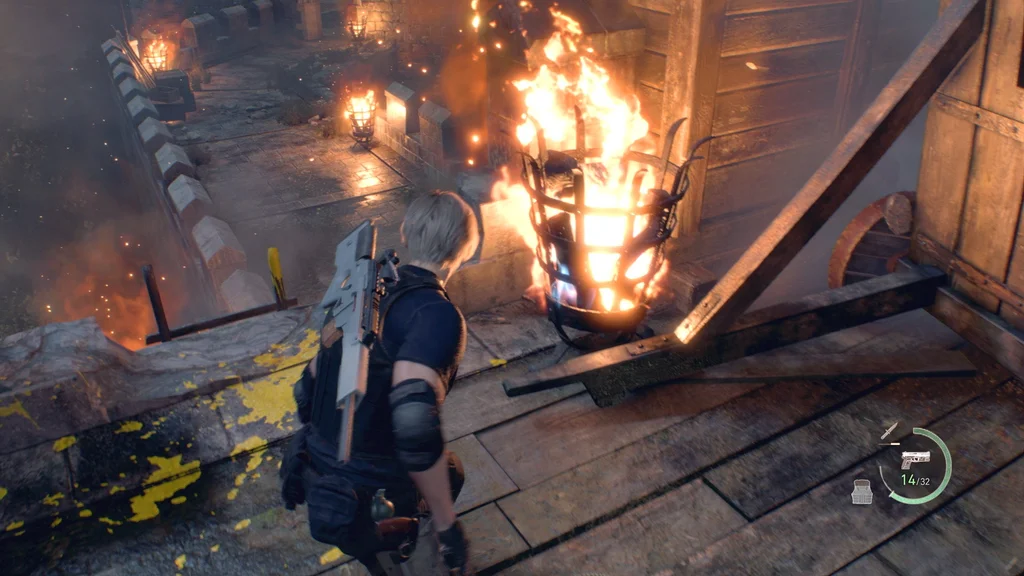Click the combat knife icon
This screenshot has height=576, width=1024.
tap(889, 431)
